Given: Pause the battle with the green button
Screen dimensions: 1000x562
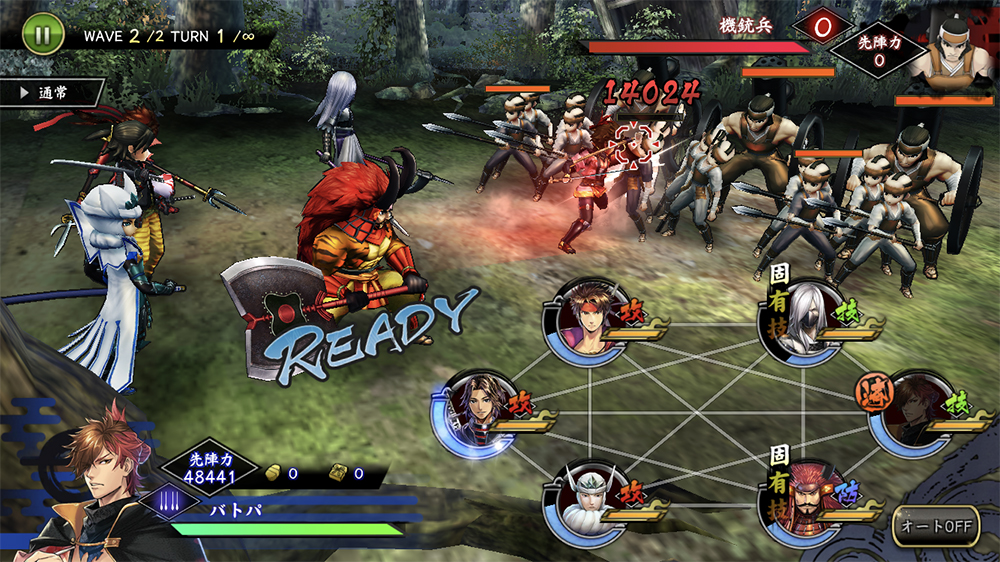Looking at the screenshot, I should (x=42, y=34).
